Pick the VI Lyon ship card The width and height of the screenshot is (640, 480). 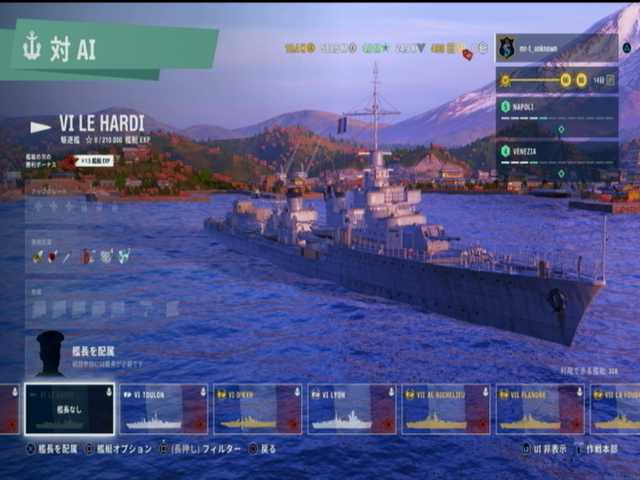click(352, 410)
